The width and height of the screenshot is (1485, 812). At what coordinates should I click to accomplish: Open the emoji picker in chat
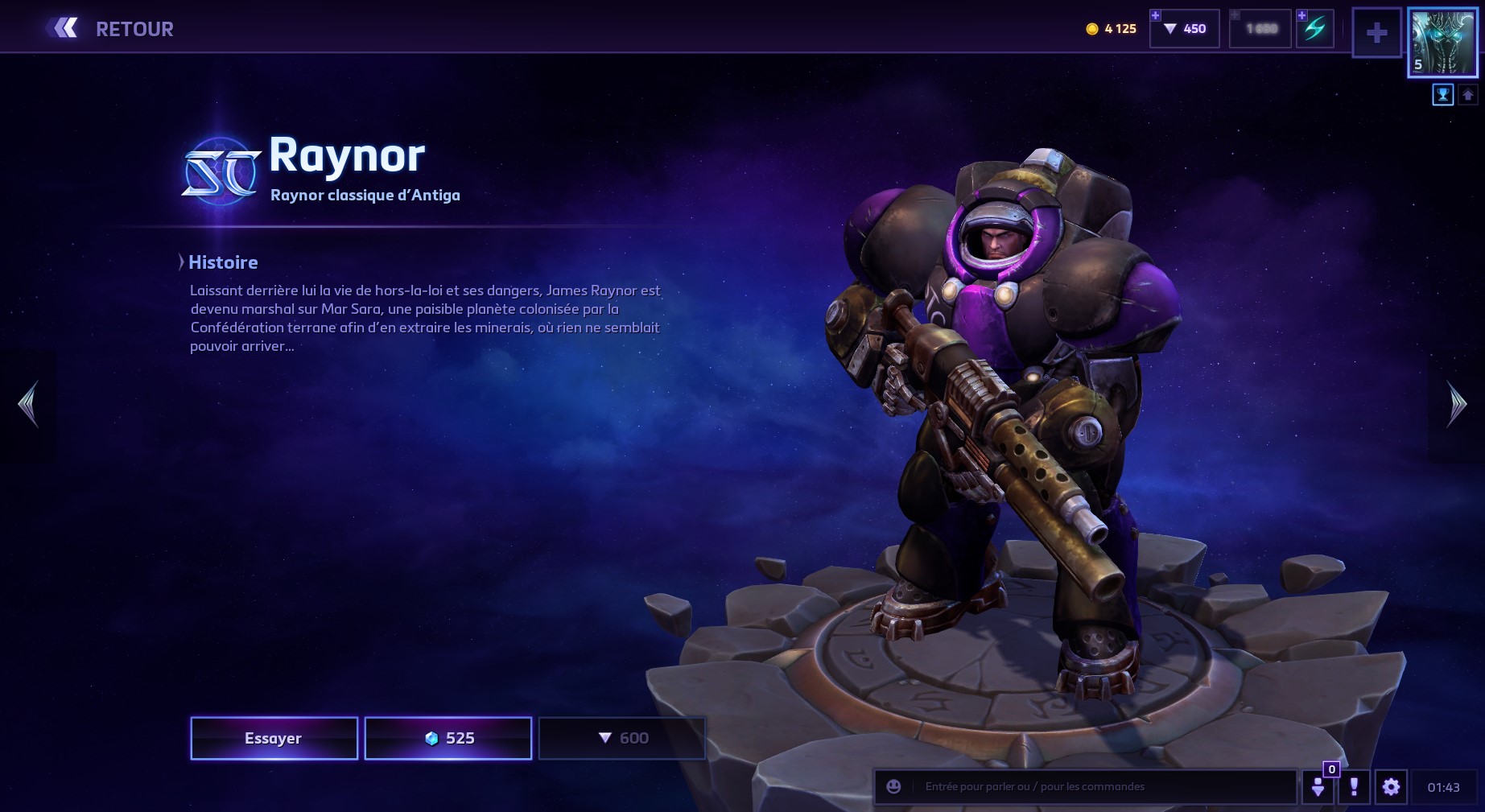pos(893,787)
